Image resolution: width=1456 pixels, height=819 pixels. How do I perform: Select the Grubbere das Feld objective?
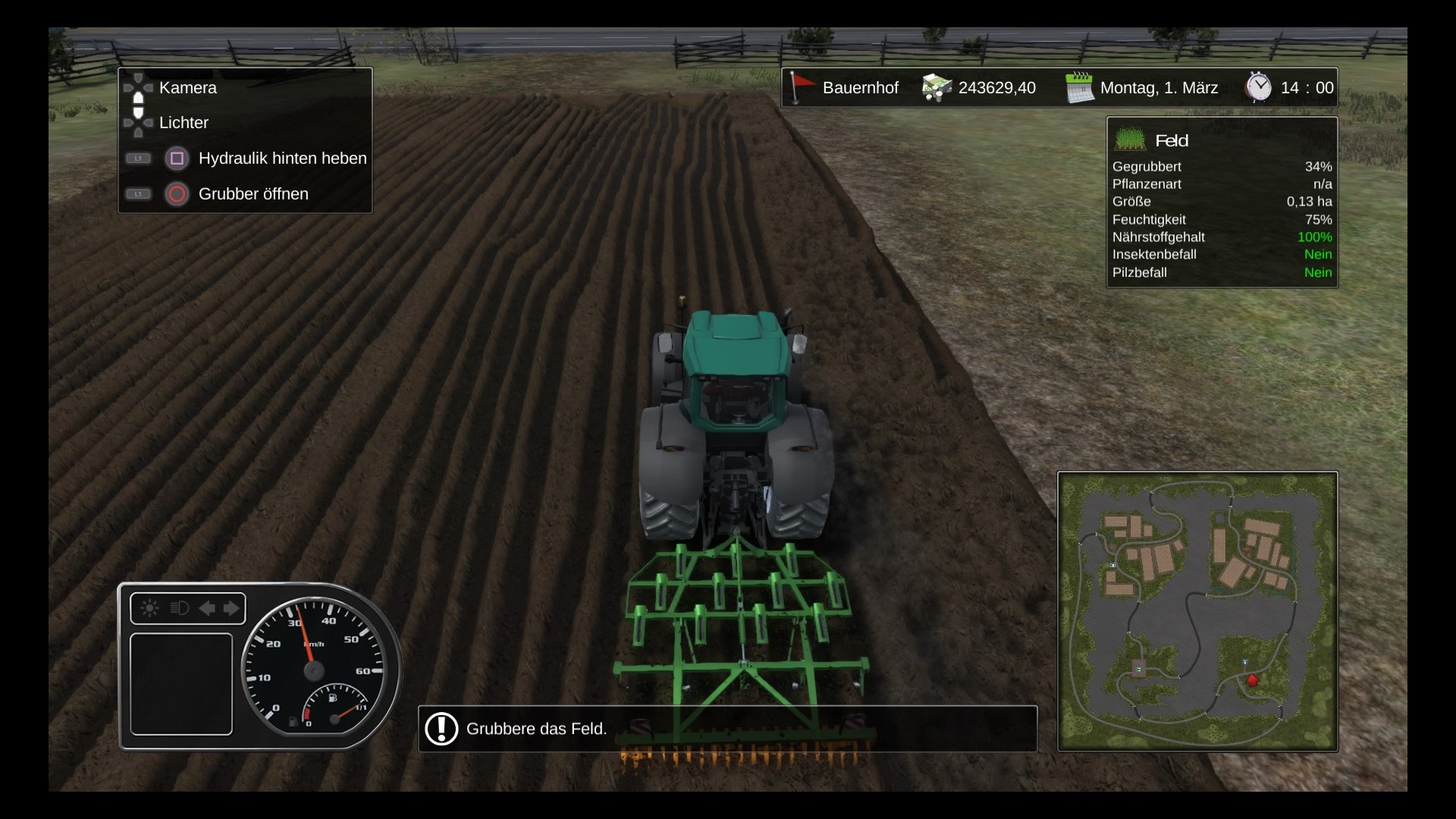click(x=536, y=729)
